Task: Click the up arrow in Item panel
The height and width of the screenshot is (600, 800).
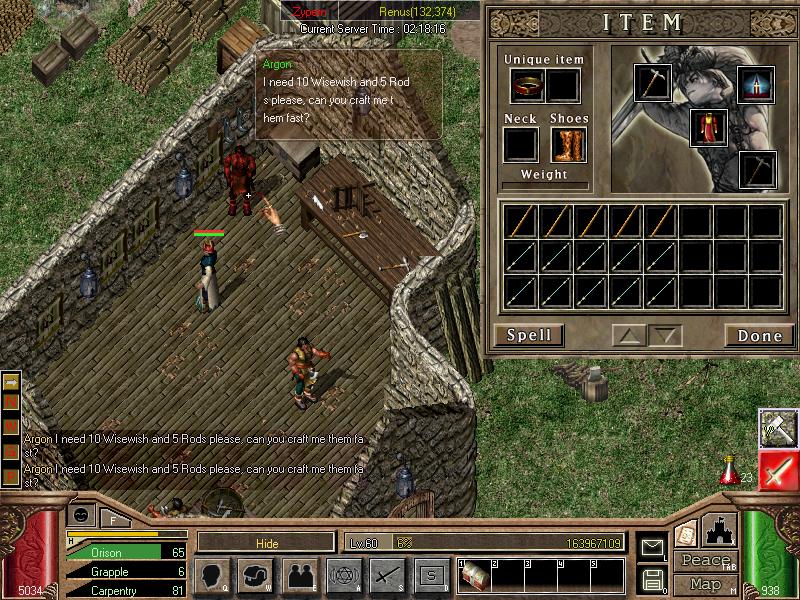Action: pos(629,336)
